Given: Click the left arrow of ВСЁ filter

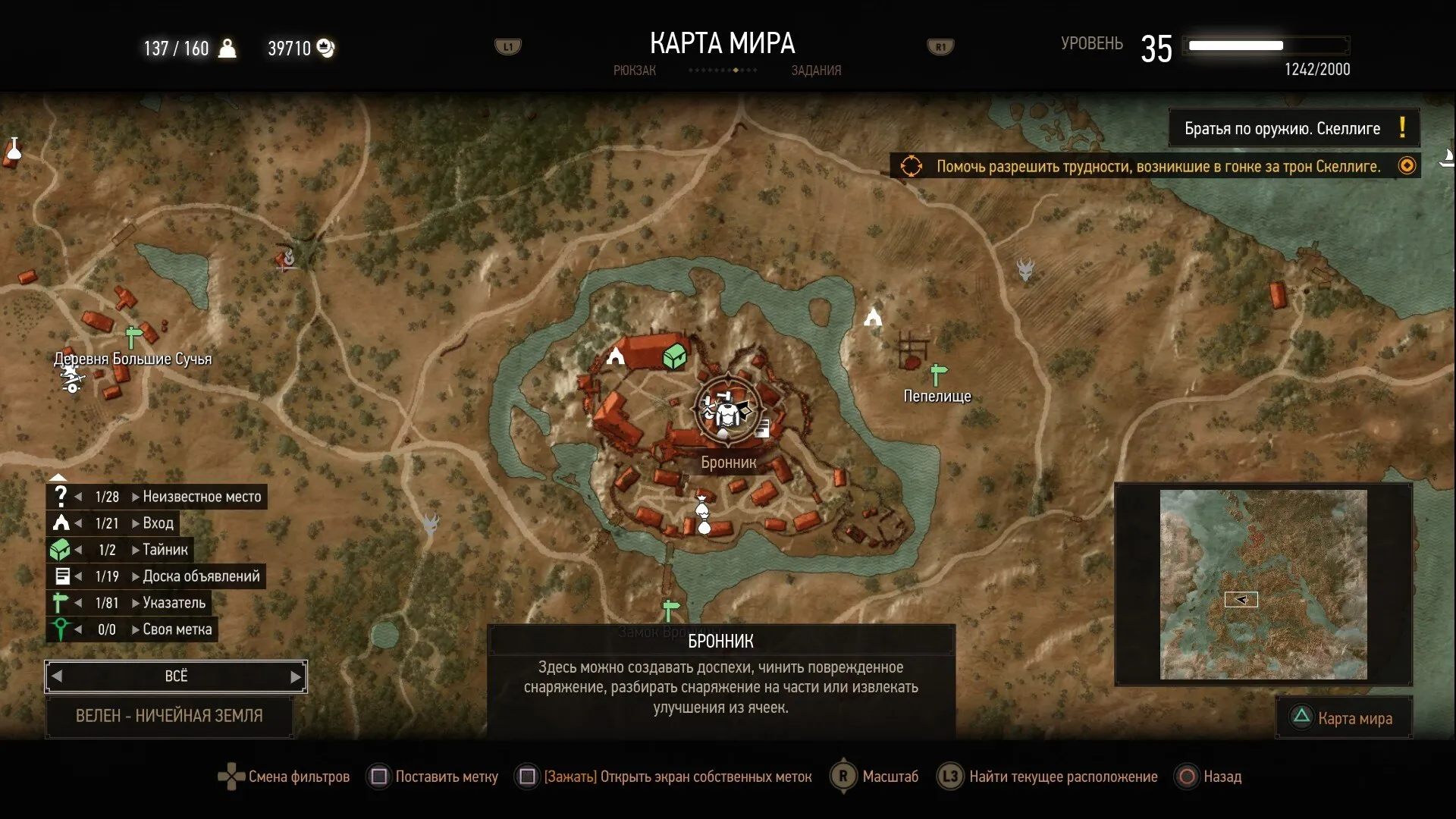Looking at the screenshot, I should coord(57,676).
